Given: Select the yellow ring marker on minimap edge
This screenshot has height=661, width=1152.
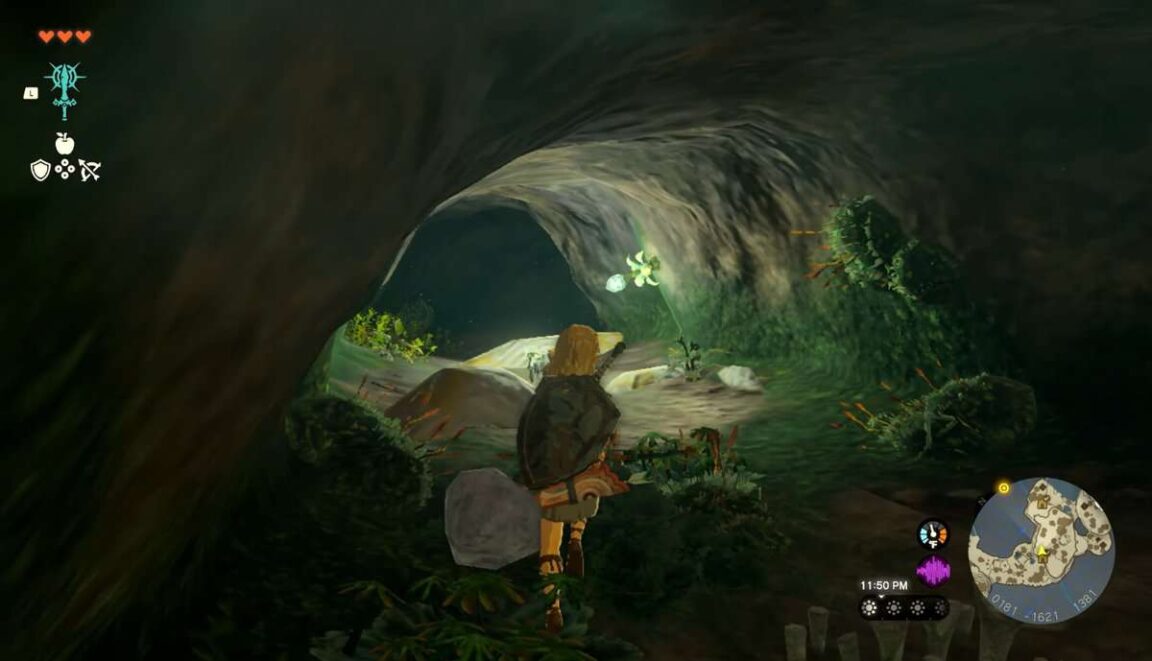Looking at the screenshot, I should (x=1003, y=488).
